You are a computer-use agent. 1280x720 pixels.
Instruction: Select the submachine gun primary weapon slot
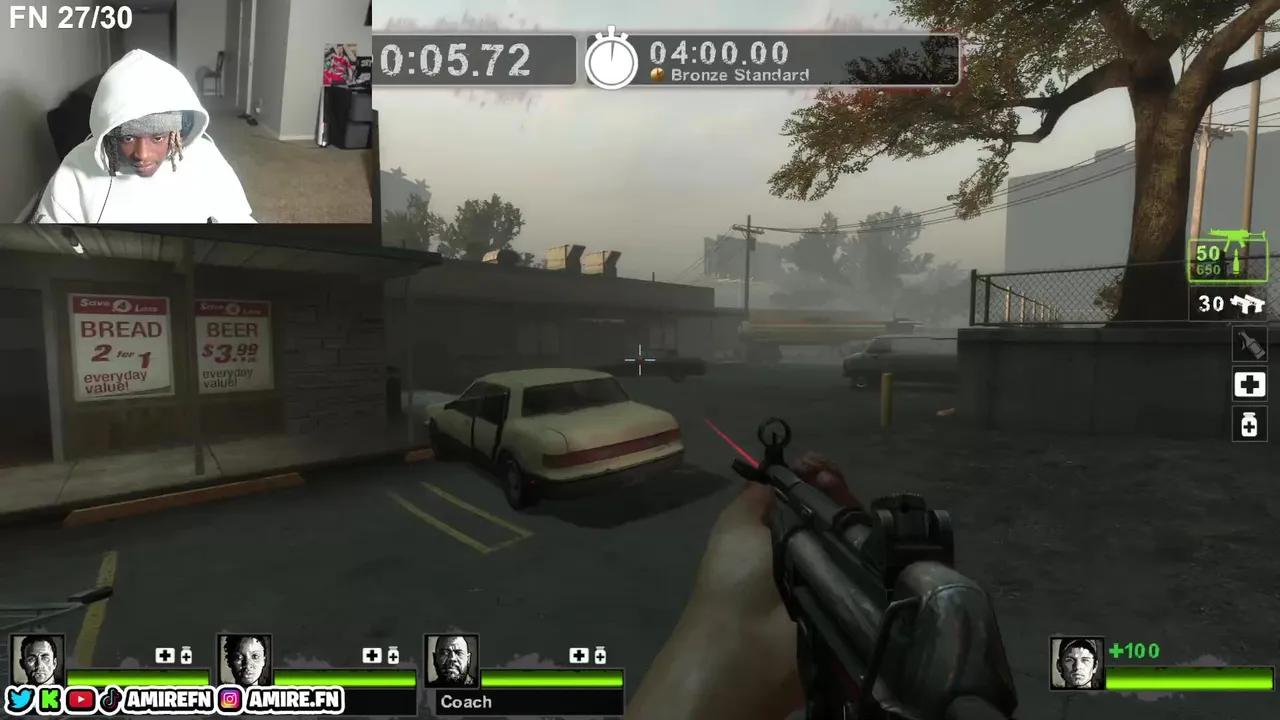coord(1228,259)
